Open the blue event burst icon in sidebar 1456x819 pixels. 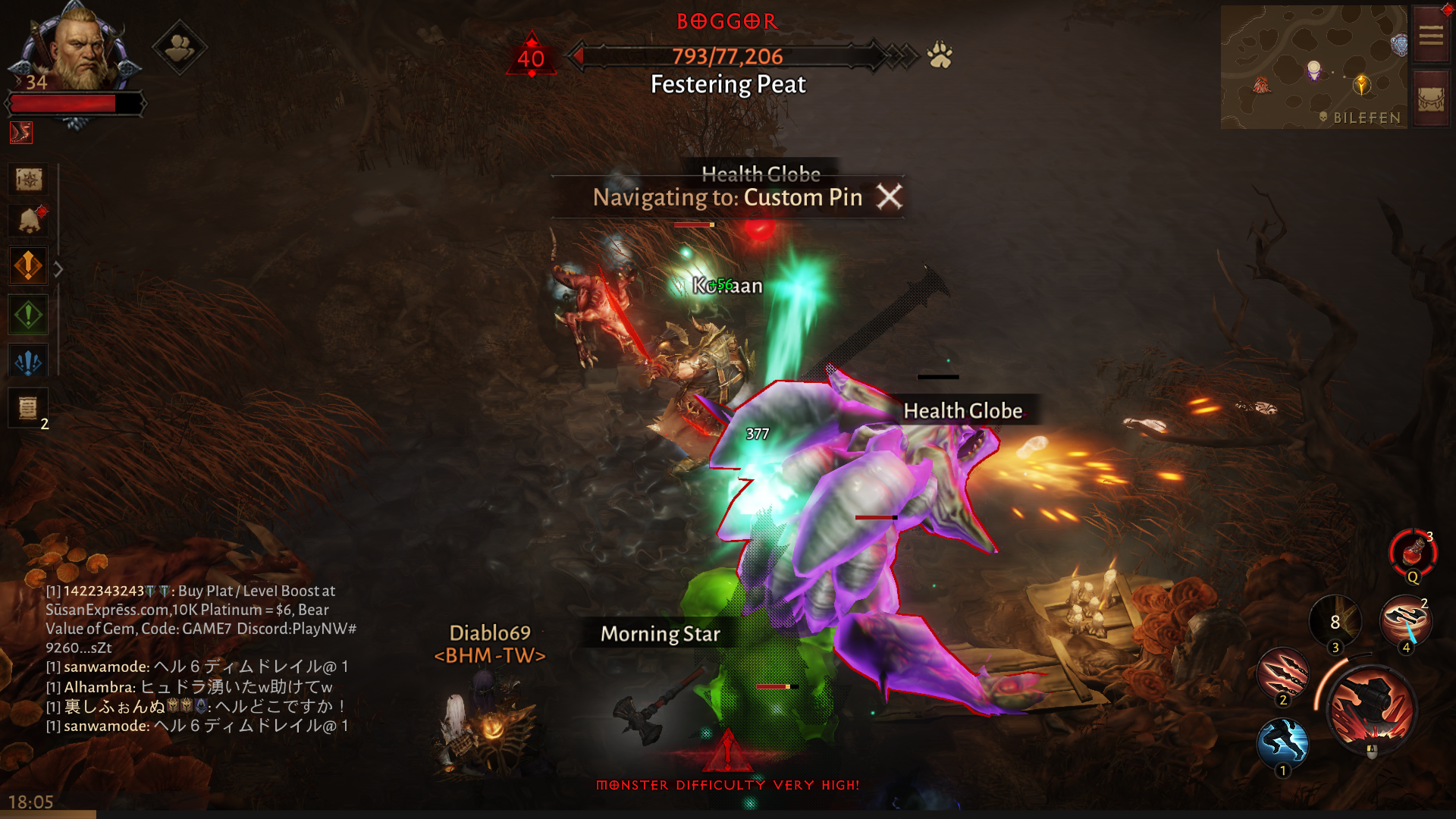pos(28,361)
